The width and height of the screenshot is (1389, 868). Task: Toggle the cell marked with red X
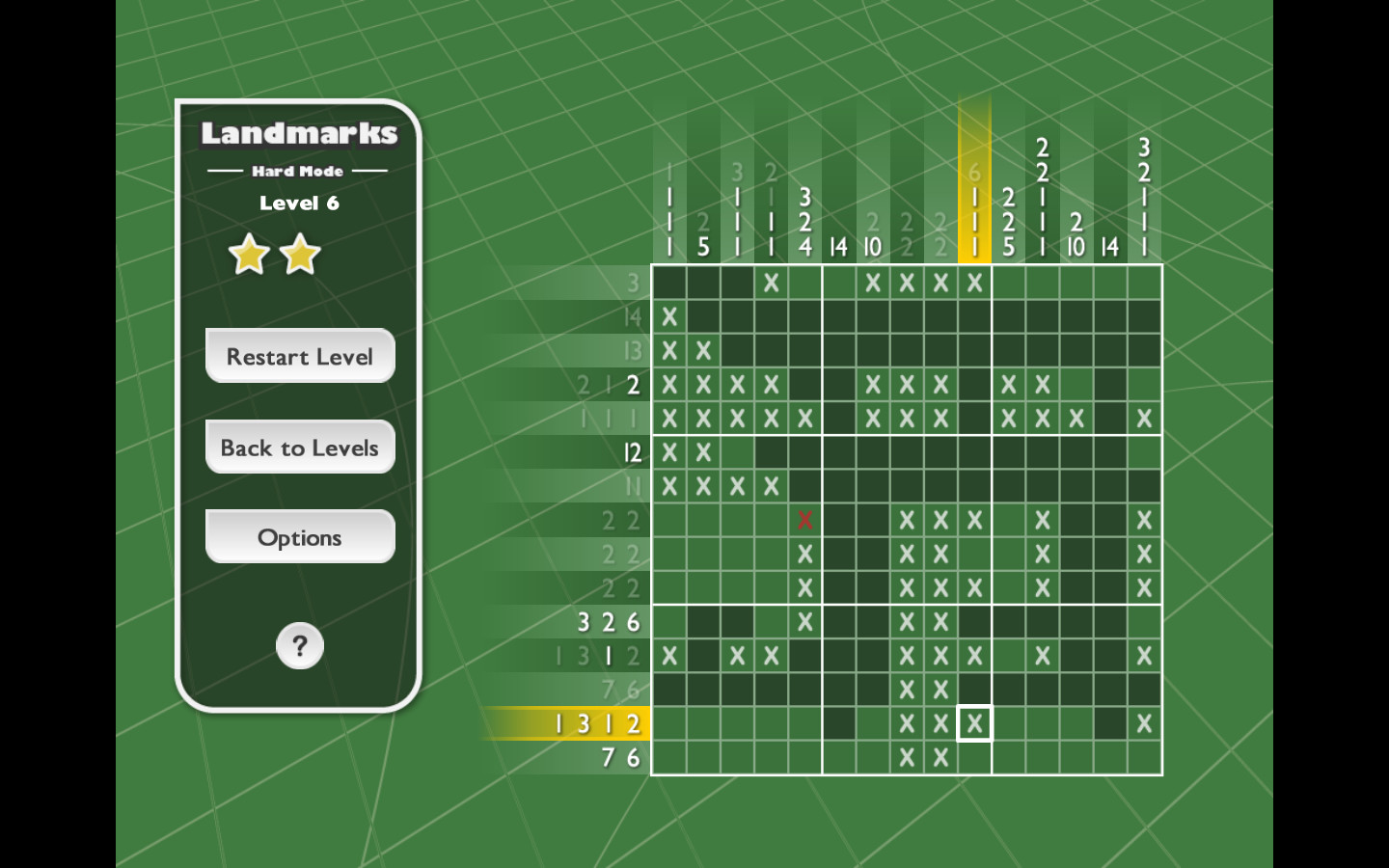pos(804,520)
